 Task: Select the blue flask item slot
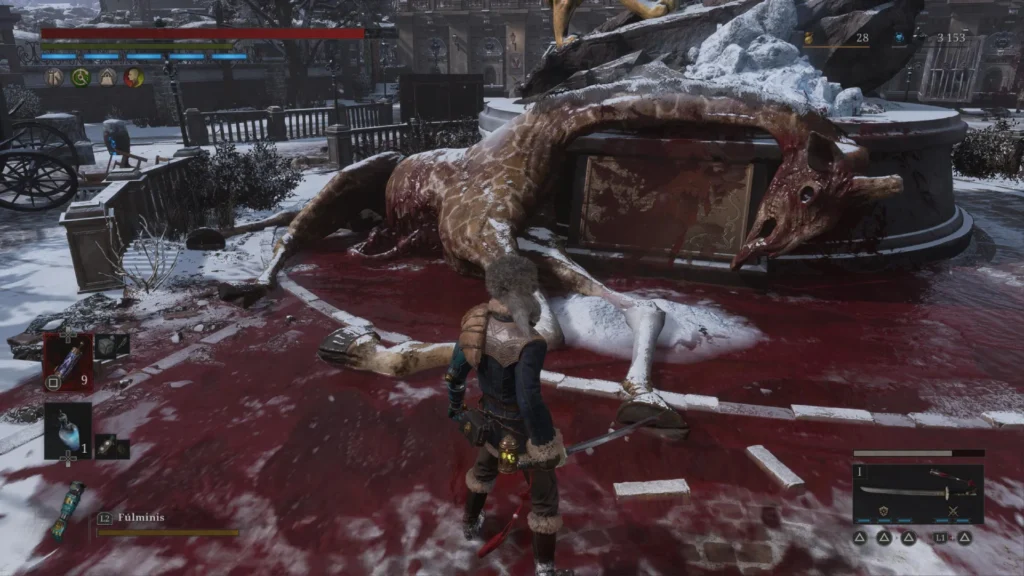[x=67, y=430]
